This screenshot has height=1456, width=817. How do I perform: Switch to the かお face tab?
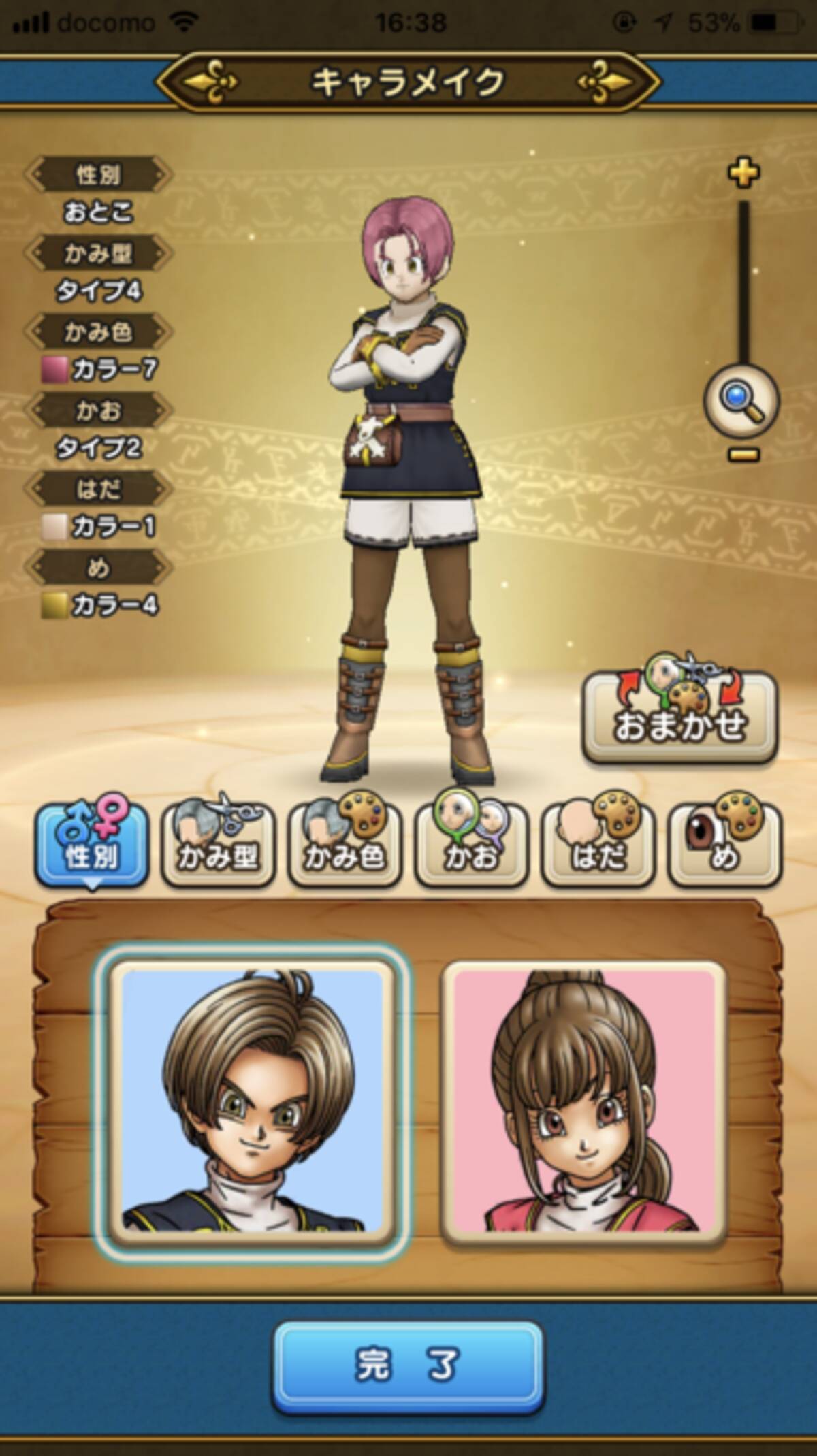471,844
